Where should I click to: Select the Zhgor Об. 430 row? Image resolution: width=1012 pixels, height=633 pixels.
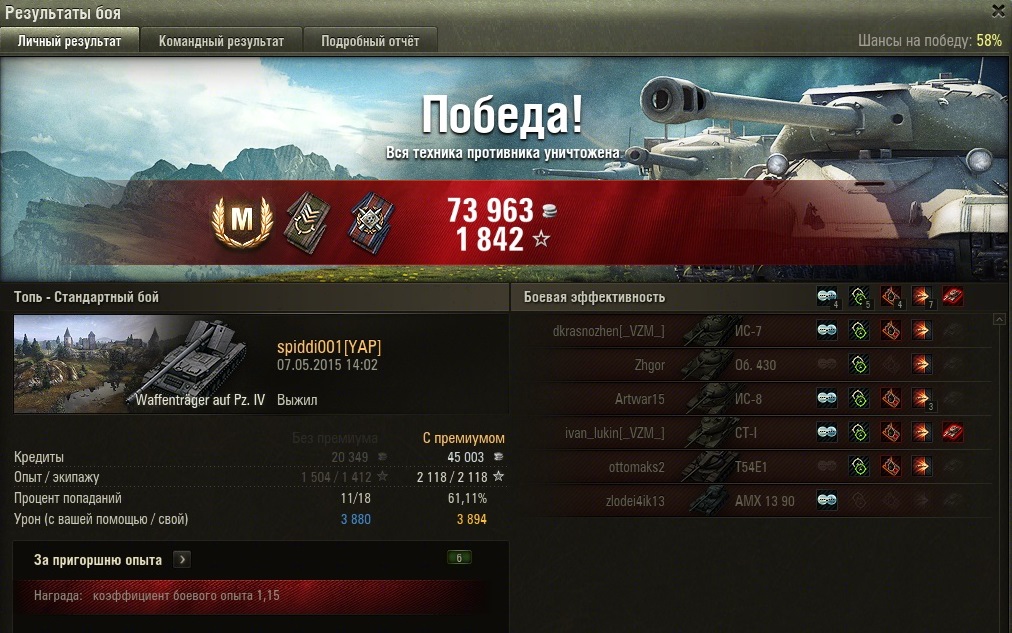point(750,365)
